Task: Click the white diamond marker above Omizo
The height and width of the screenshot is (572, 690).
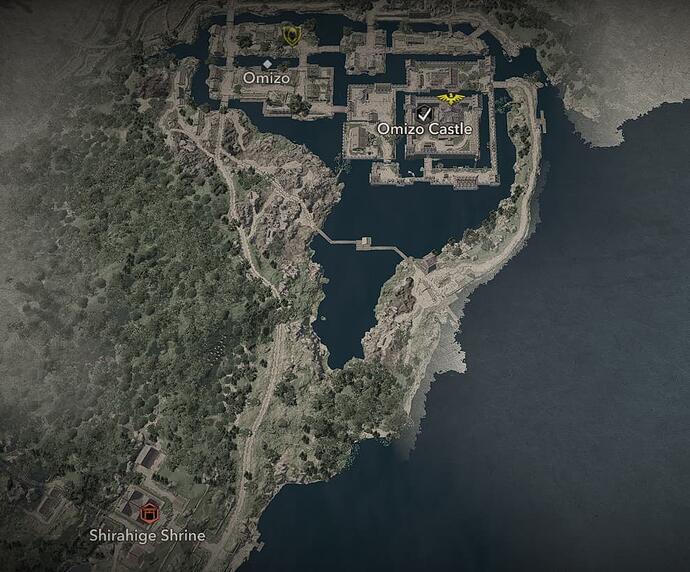Action: (x=267, y=63)
